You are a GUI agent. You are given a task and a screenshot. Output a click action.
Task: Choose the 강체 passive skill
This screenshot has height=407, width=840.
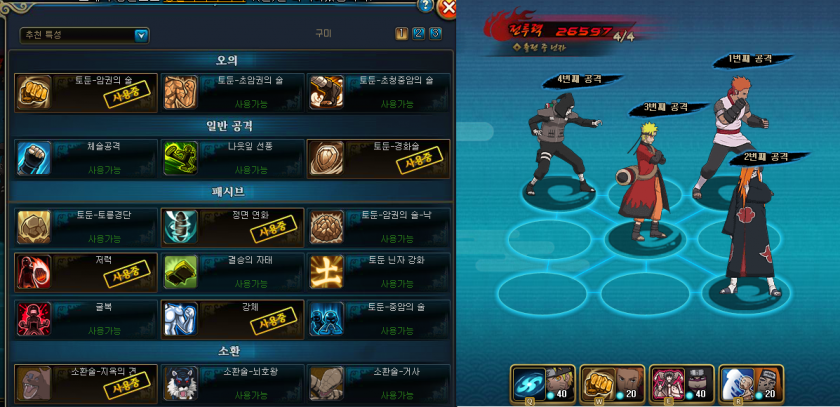pos(231,318)
